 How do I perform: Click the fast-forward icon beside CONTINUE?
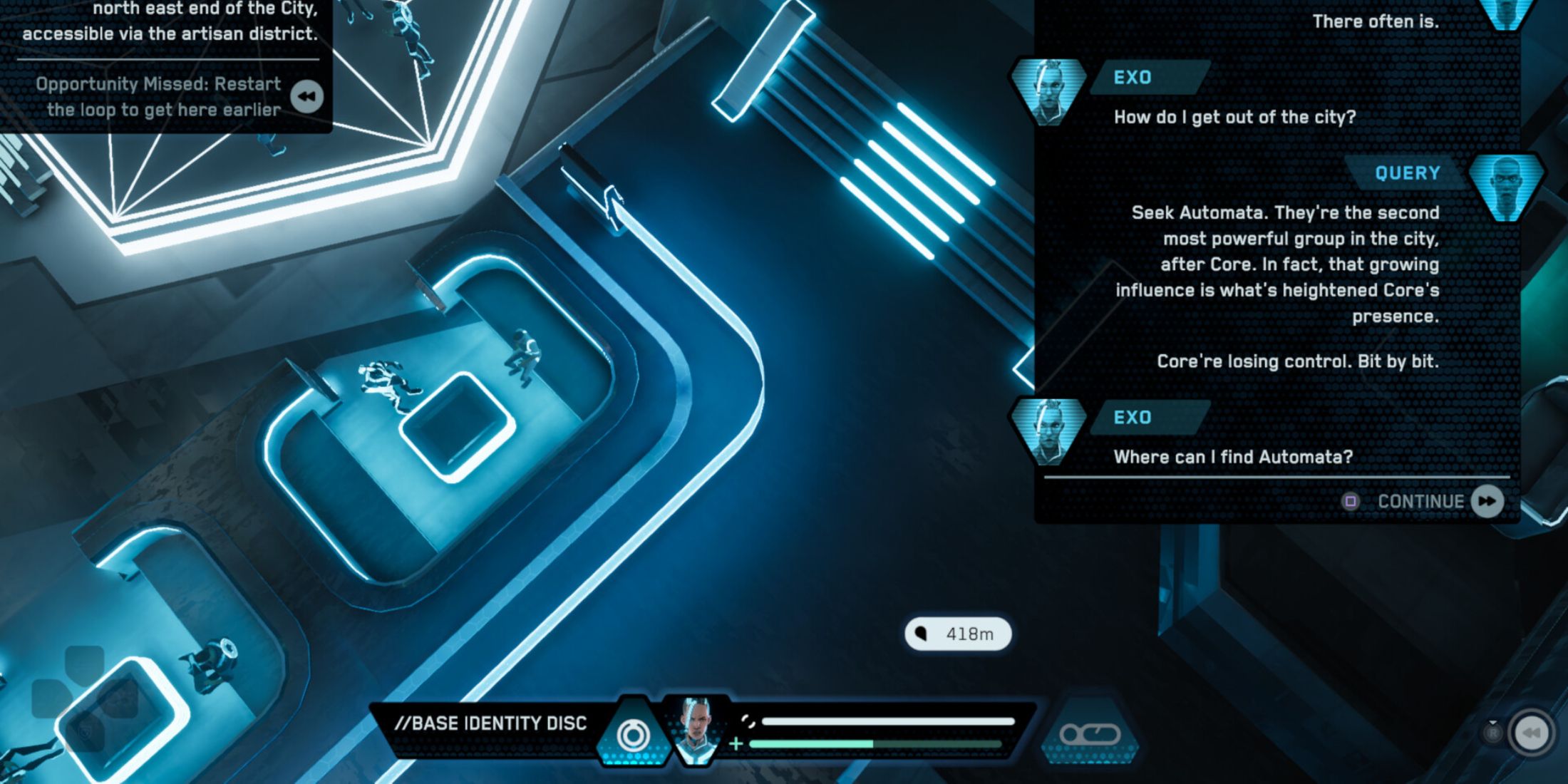(1488, 501)
